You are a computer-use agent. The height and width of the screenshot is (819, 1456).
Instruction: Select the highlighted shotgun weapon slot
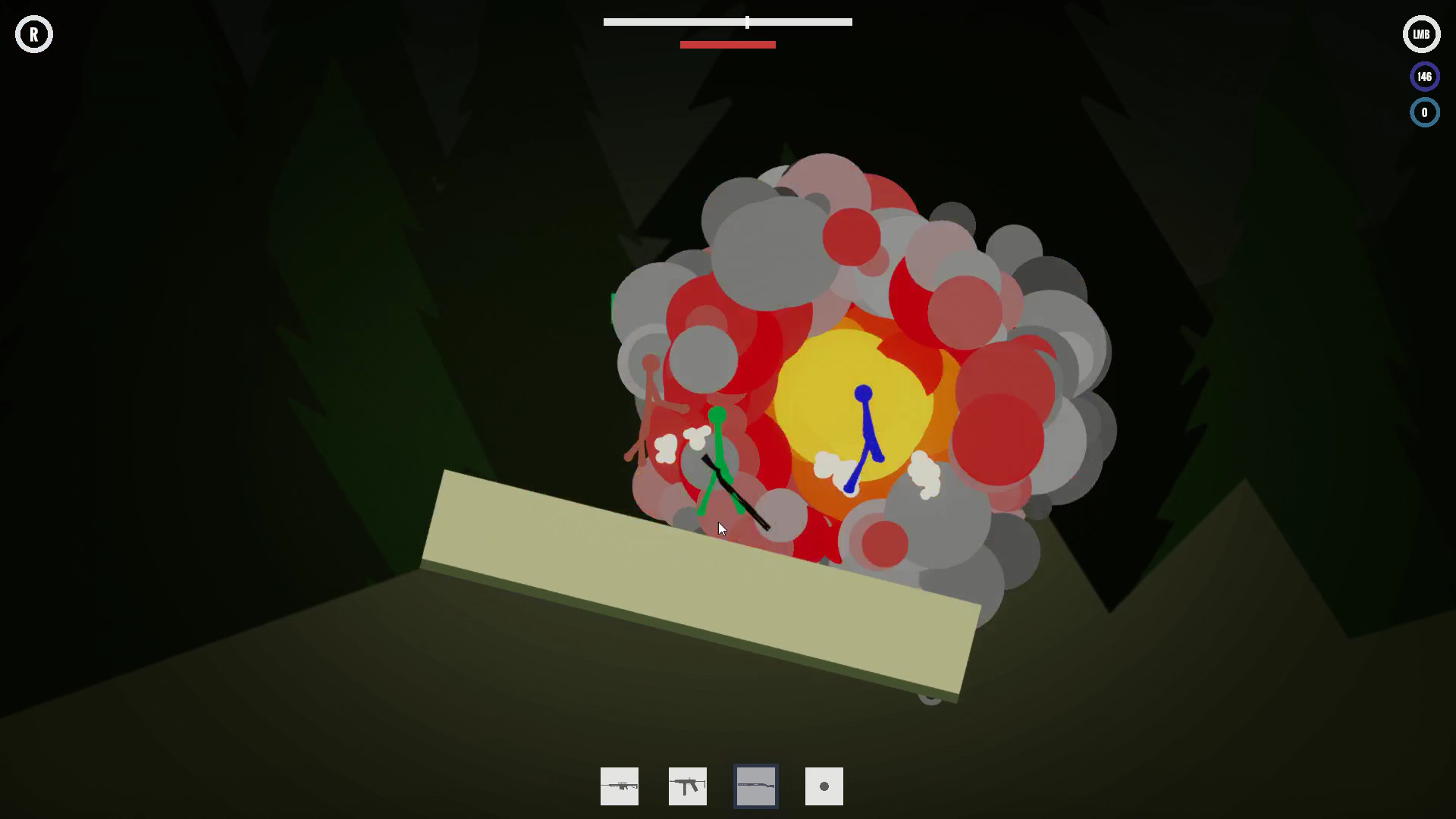(755, 786)
